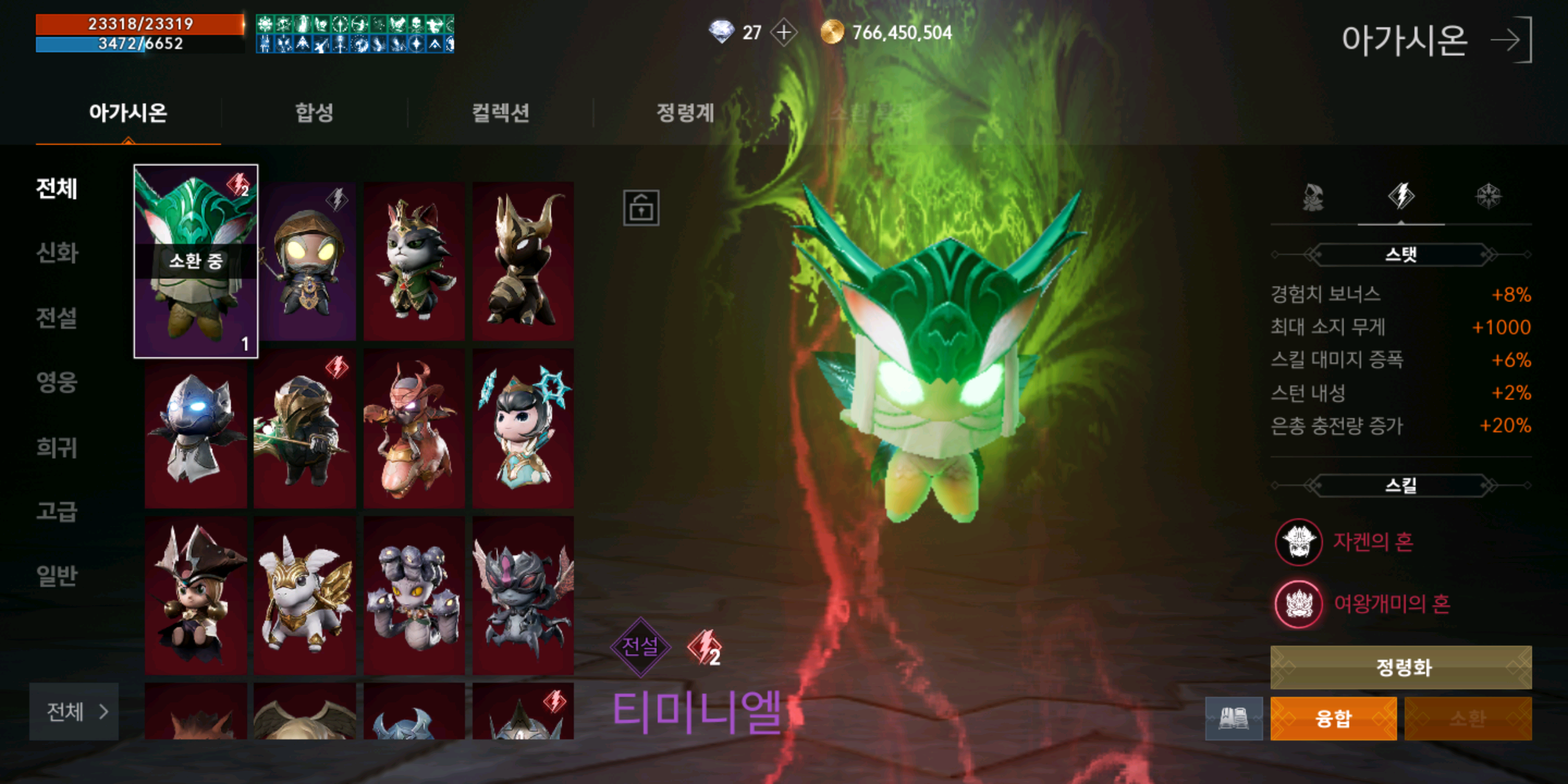Activate the 정령화 button

tap(1401, 667)
